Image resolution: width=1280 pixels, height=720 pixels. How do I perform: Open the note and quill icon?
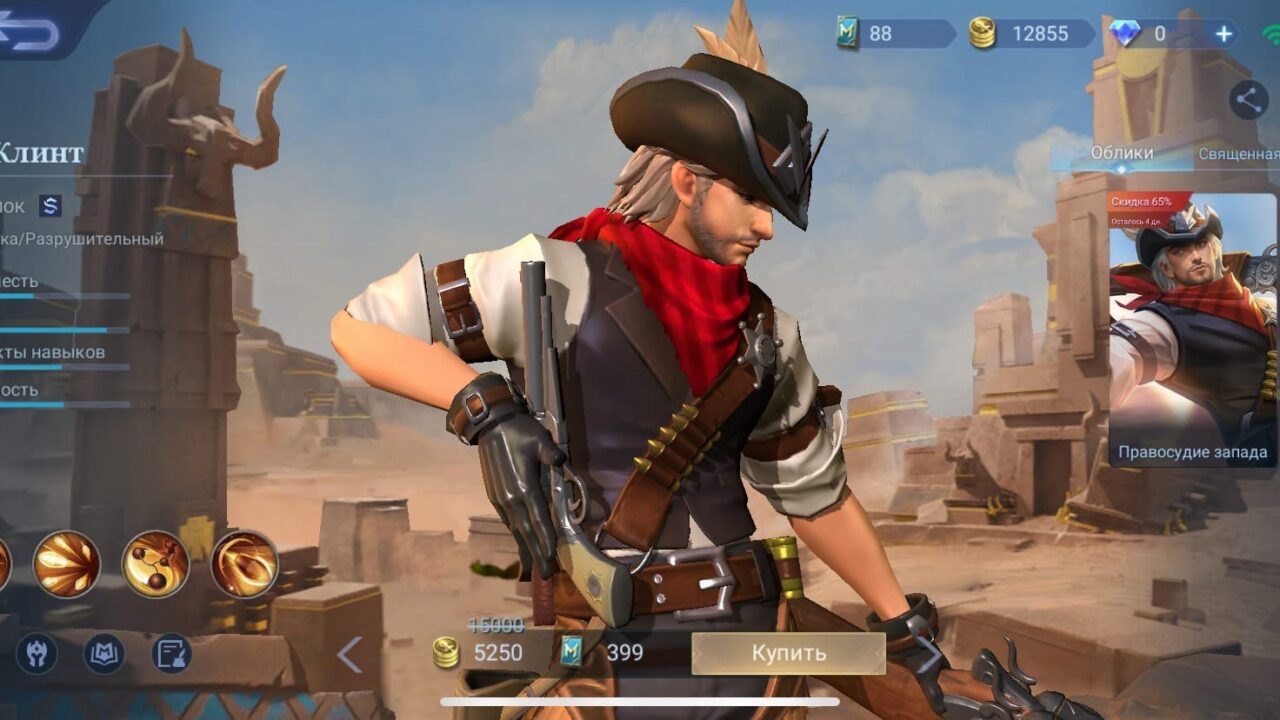click(171, 654)
